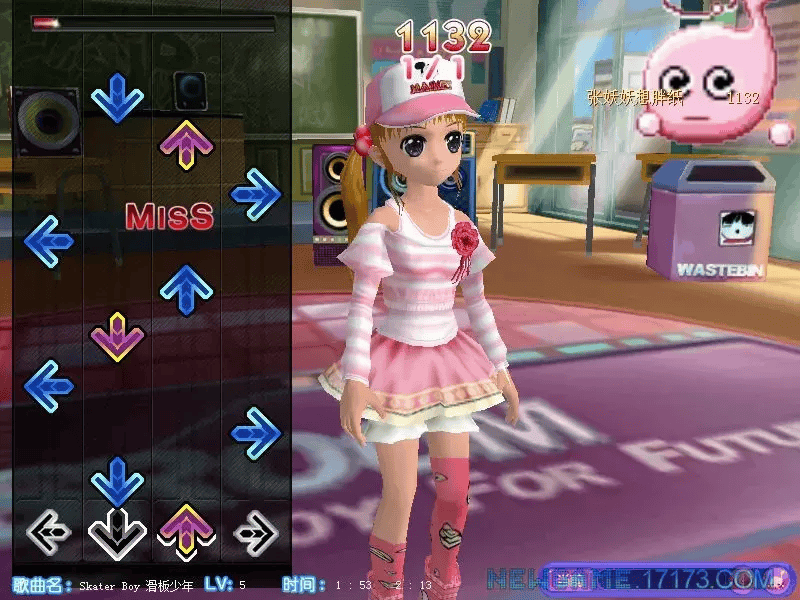This screenshot has width=800, height=600.
Task: Select the right arrow step receptor
Action: click(256, 532)
